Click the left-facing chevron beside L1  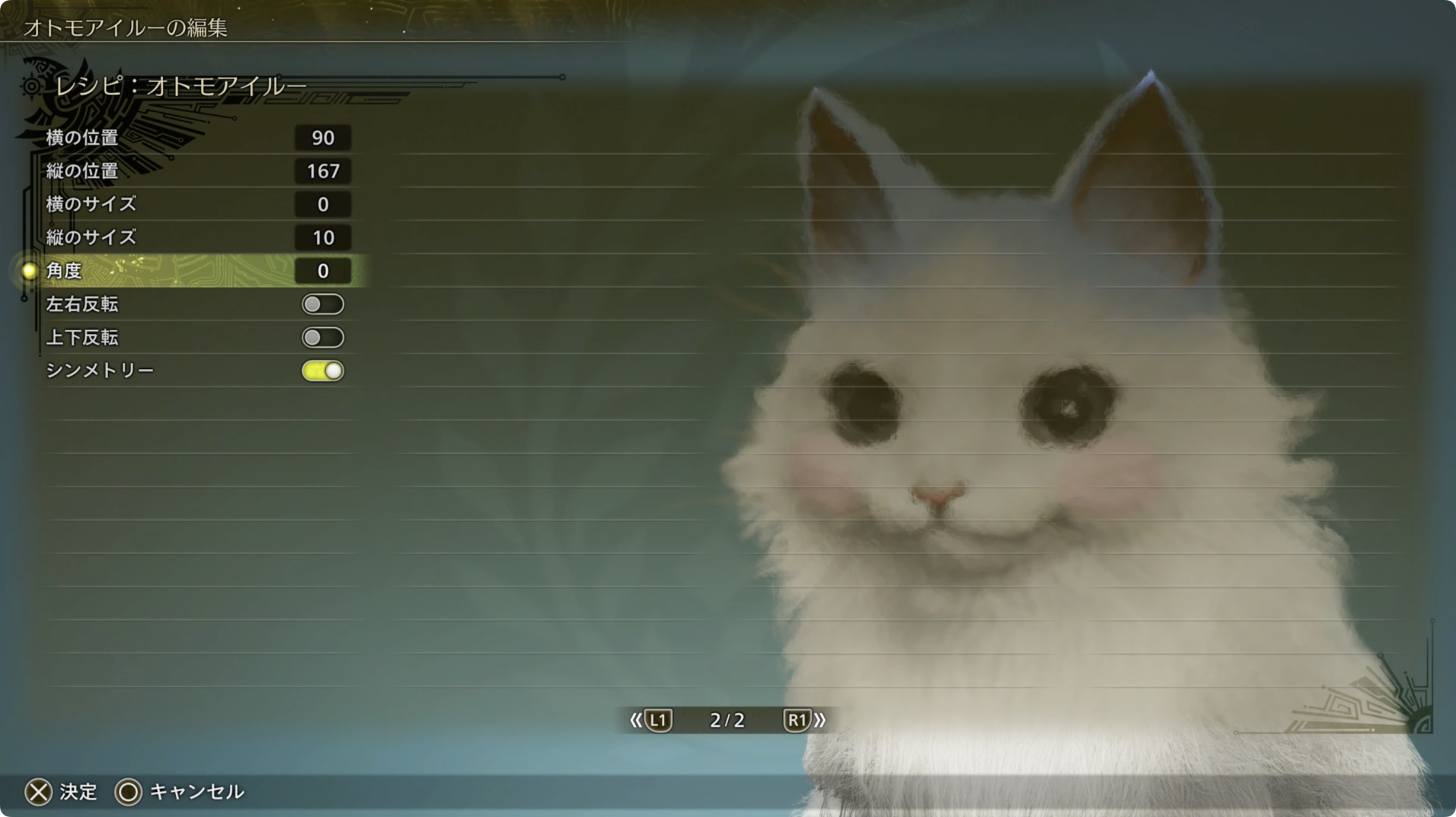635,721
